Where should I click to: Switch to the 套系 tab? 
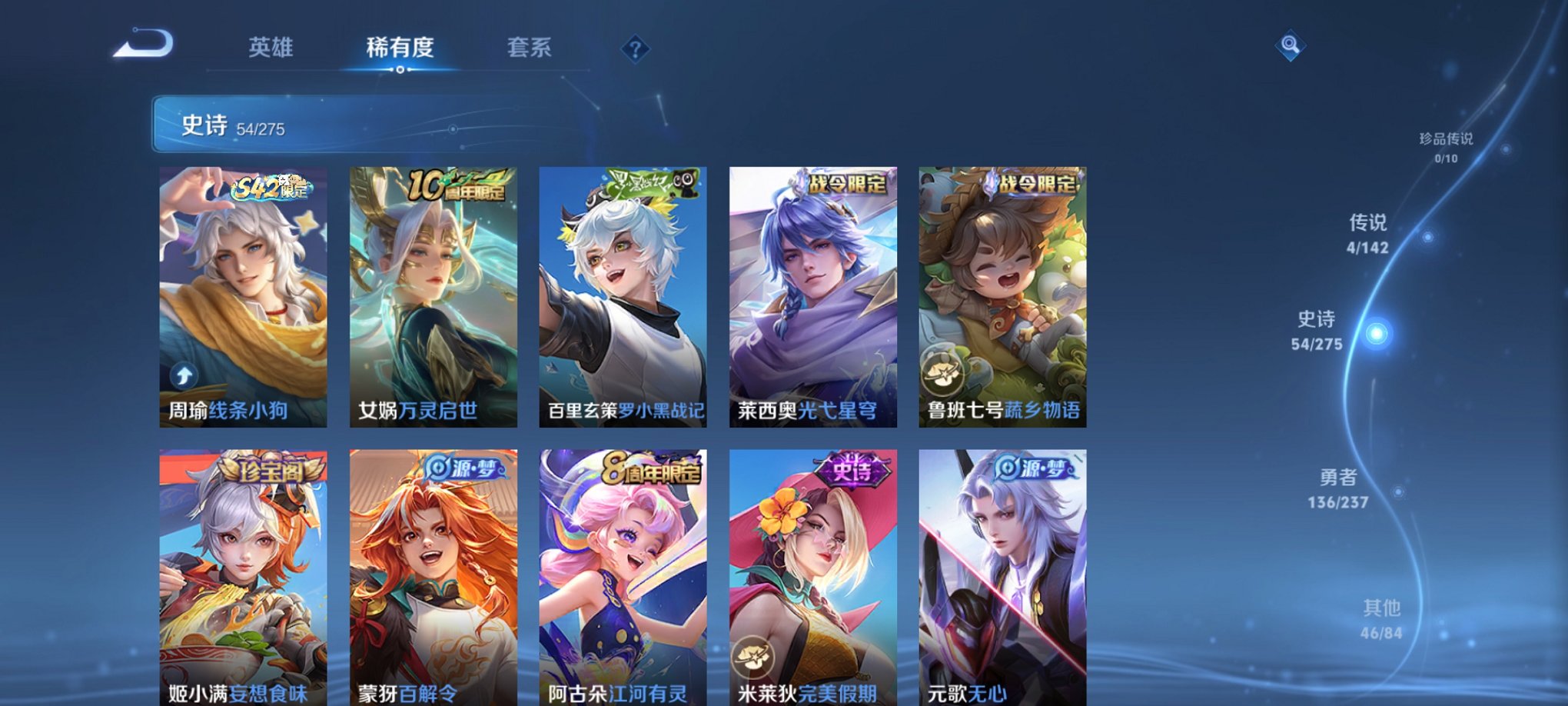529,48
